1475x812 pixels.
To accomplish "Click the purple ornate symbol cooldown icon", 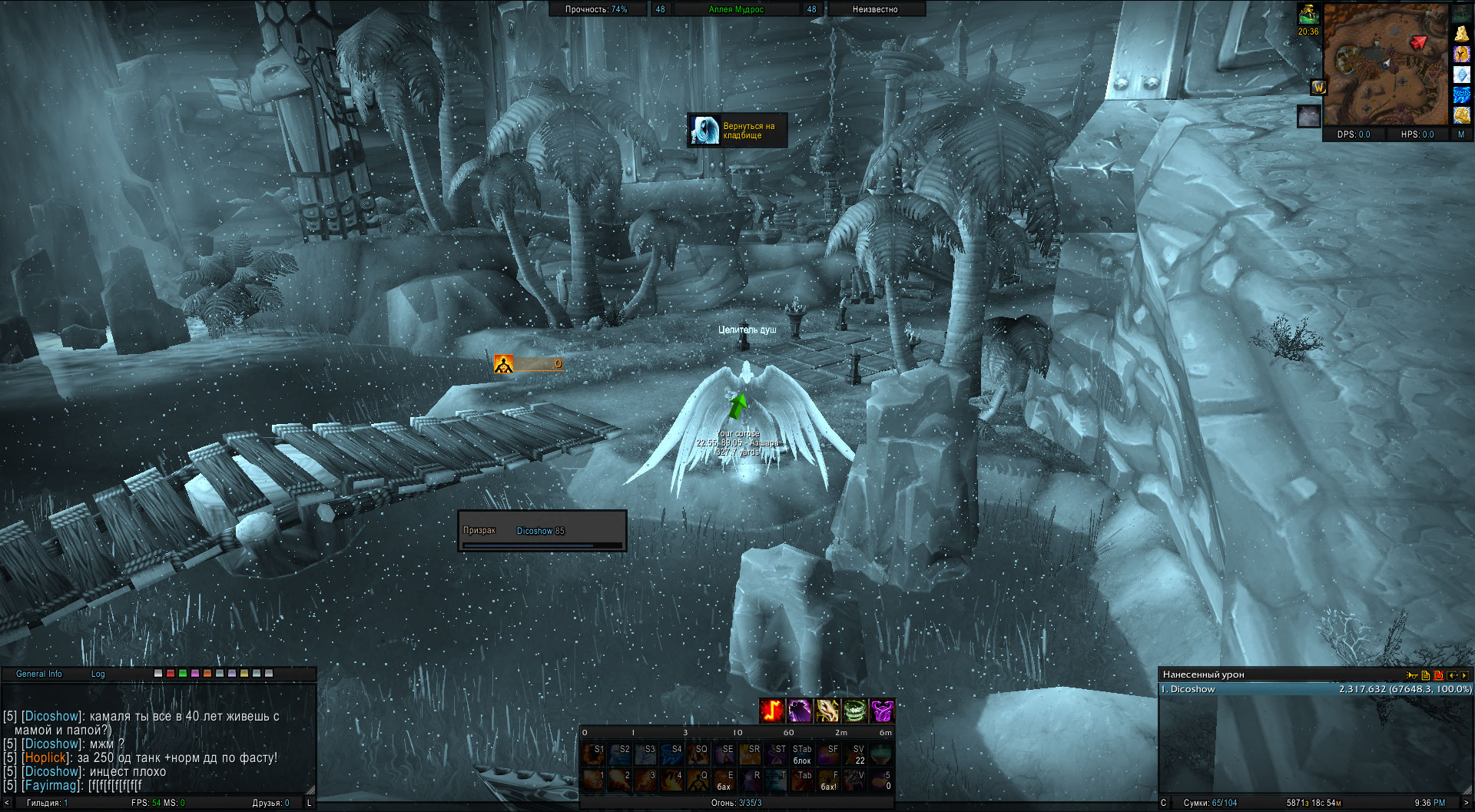I will click(x=883, y=711).
